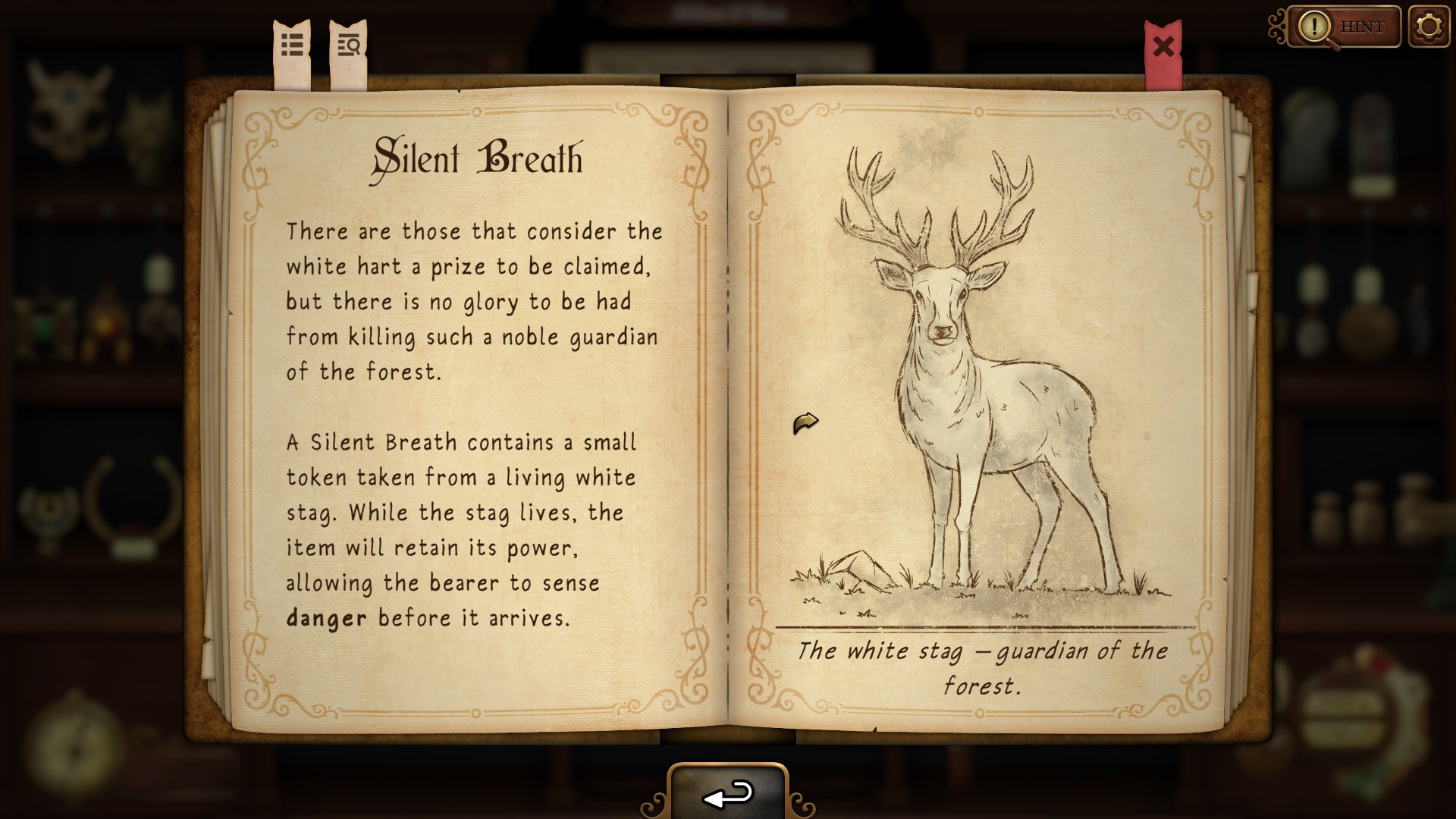Open settings via the gear icon
The image size is (1456, 819).
point(1429,27)
